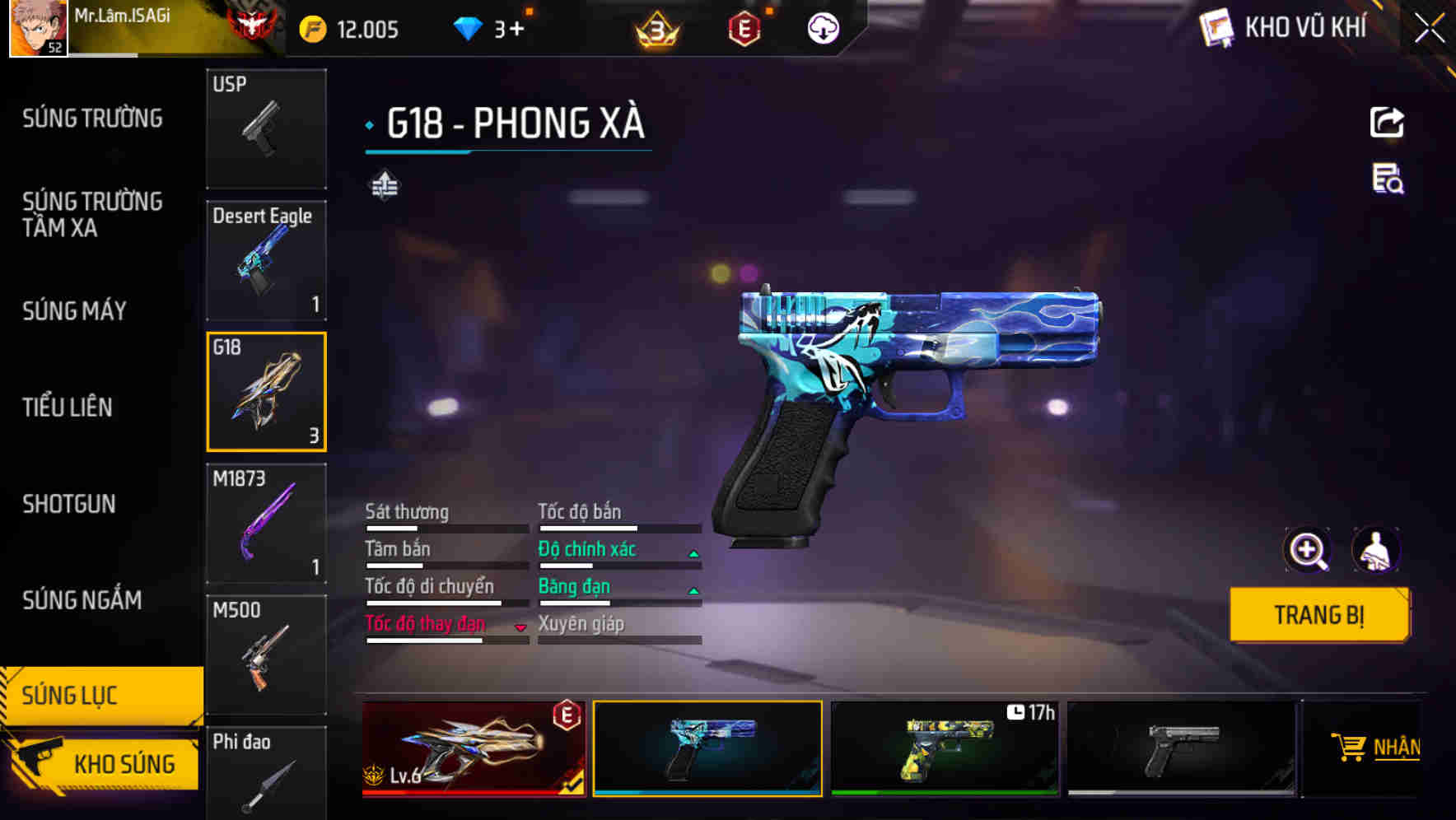Screen dimensions: 1456x820
Task: Click the weapon upgrade emblem under G18 title
Action: [385, 184]
